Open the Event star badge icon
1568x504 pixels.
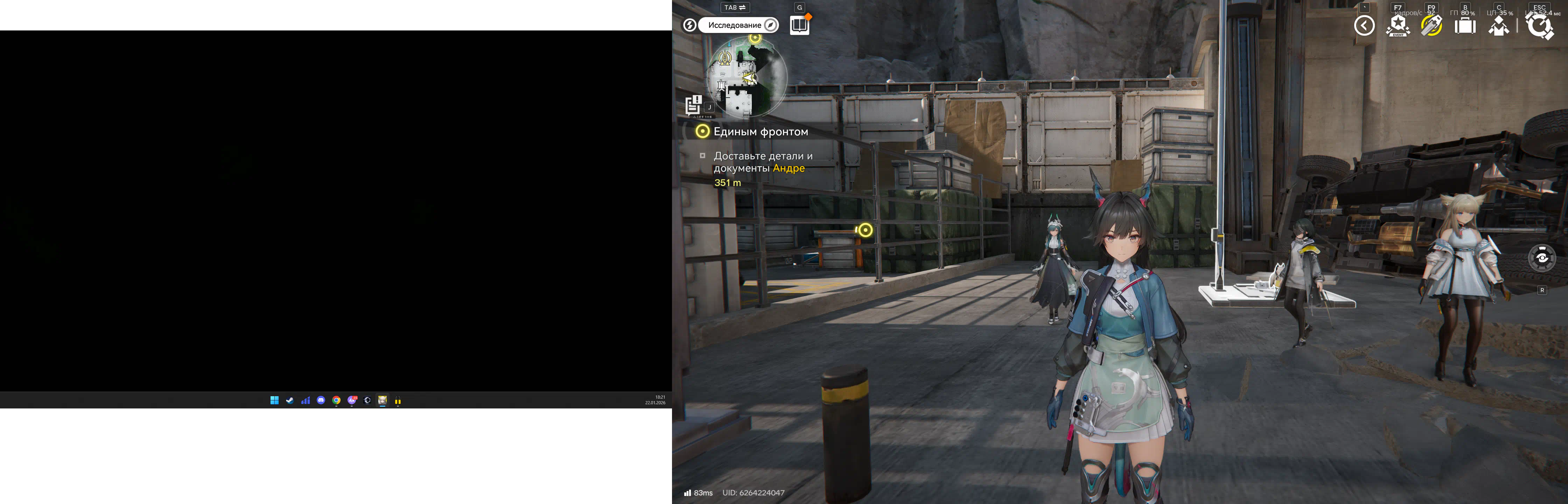click(1398, 26)
